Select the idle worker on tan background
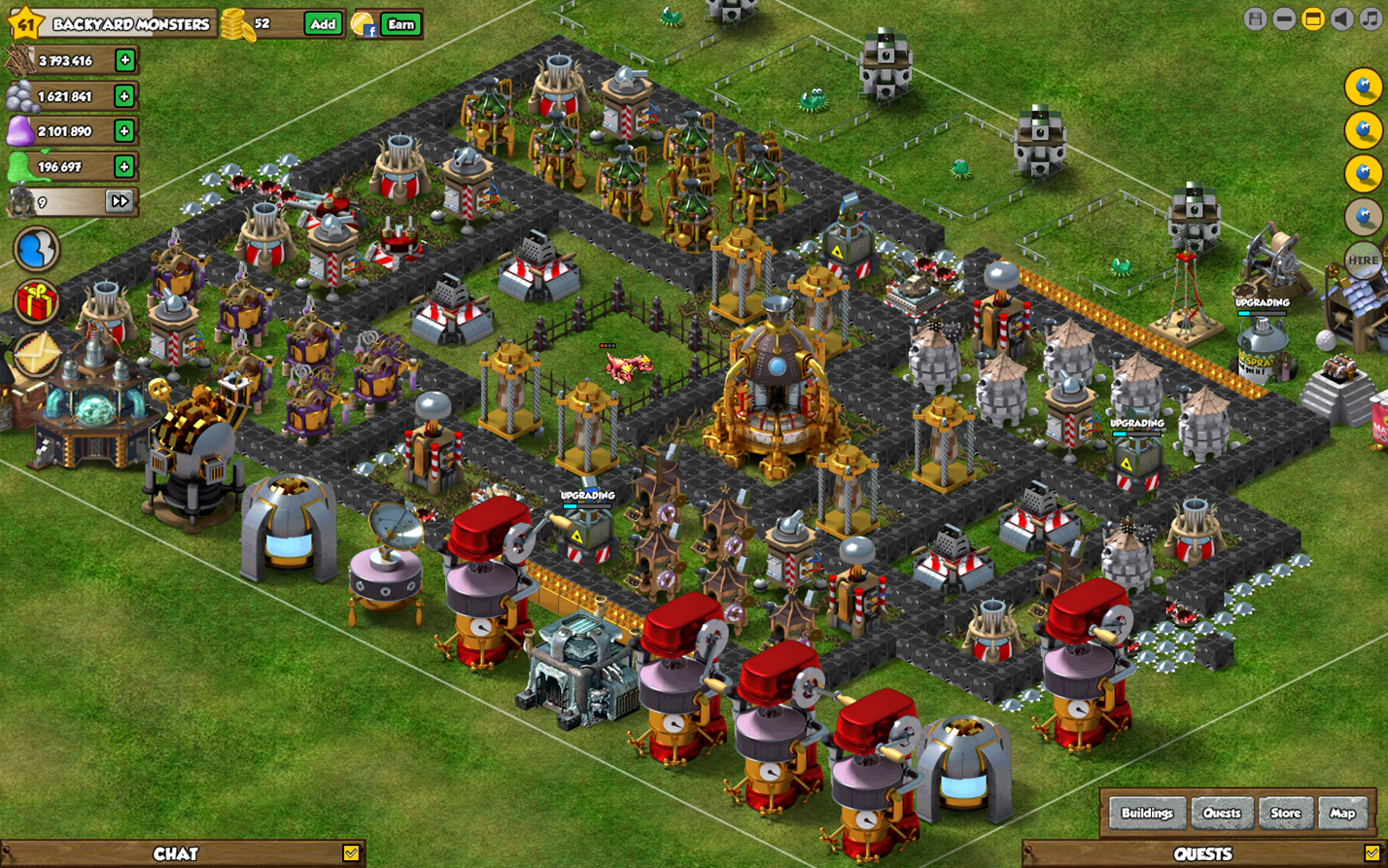 point(1364,217)
